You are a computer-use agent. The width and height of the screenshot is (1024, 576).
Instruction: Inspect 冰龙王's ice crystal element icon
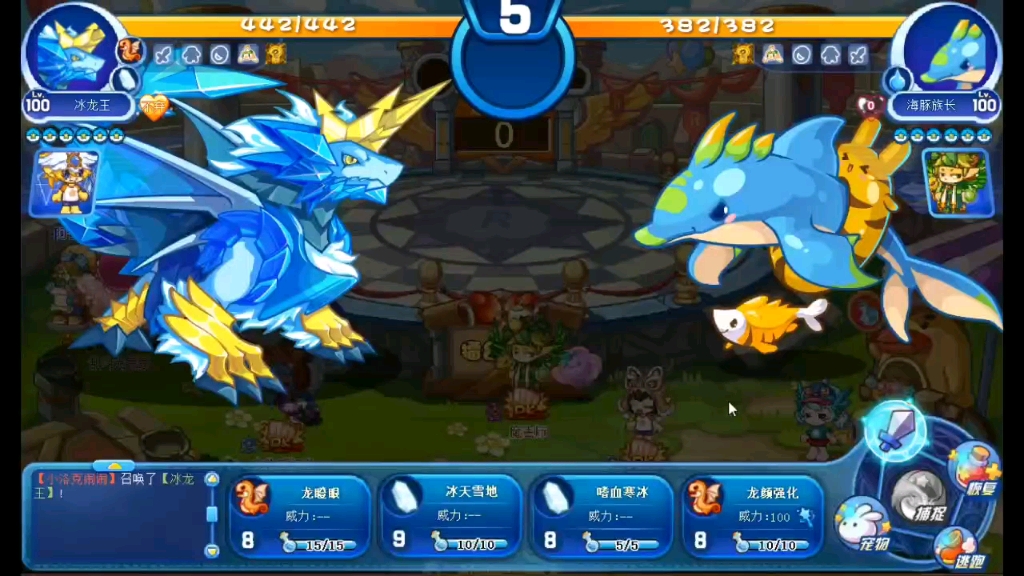pos(126,79)
